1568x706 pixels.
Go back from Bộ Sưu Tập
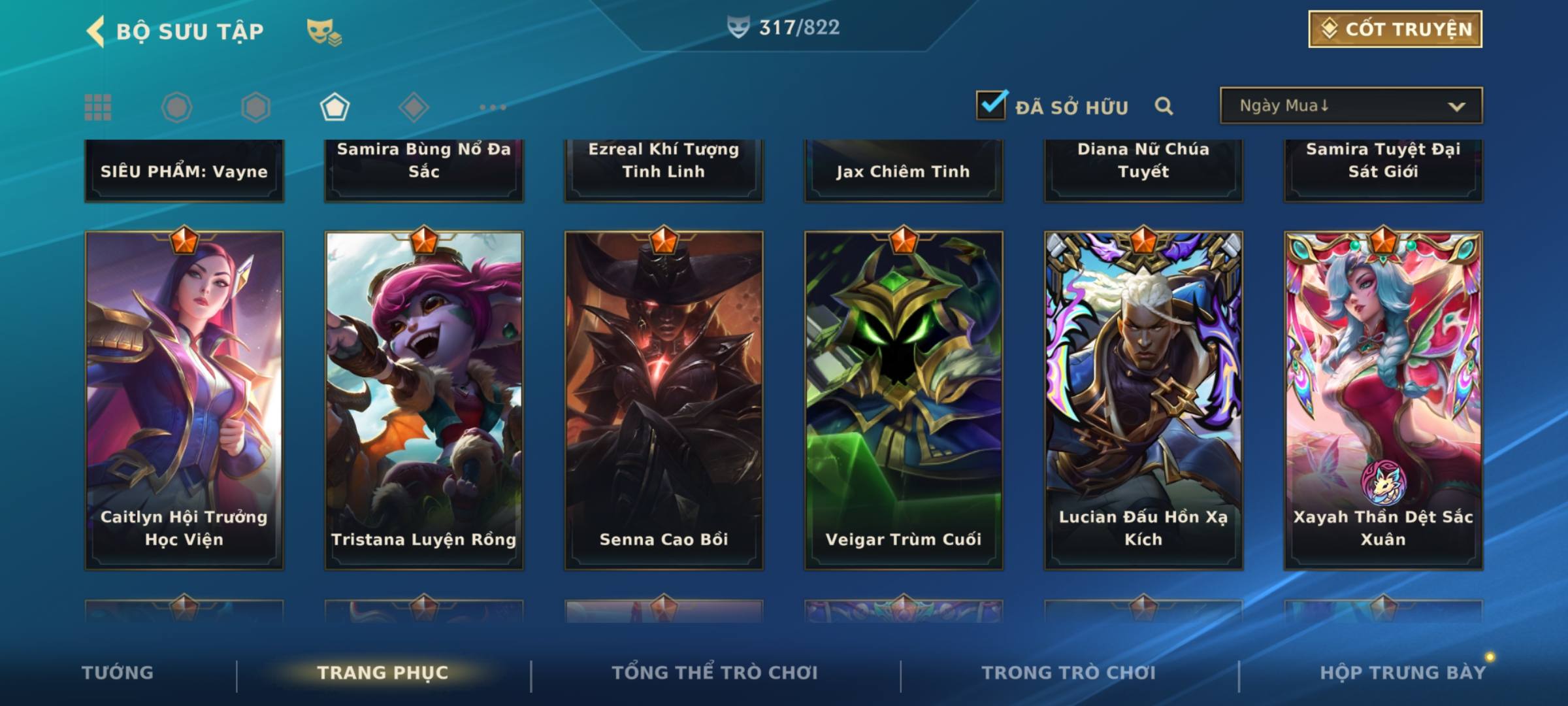(x=95, y=31)
